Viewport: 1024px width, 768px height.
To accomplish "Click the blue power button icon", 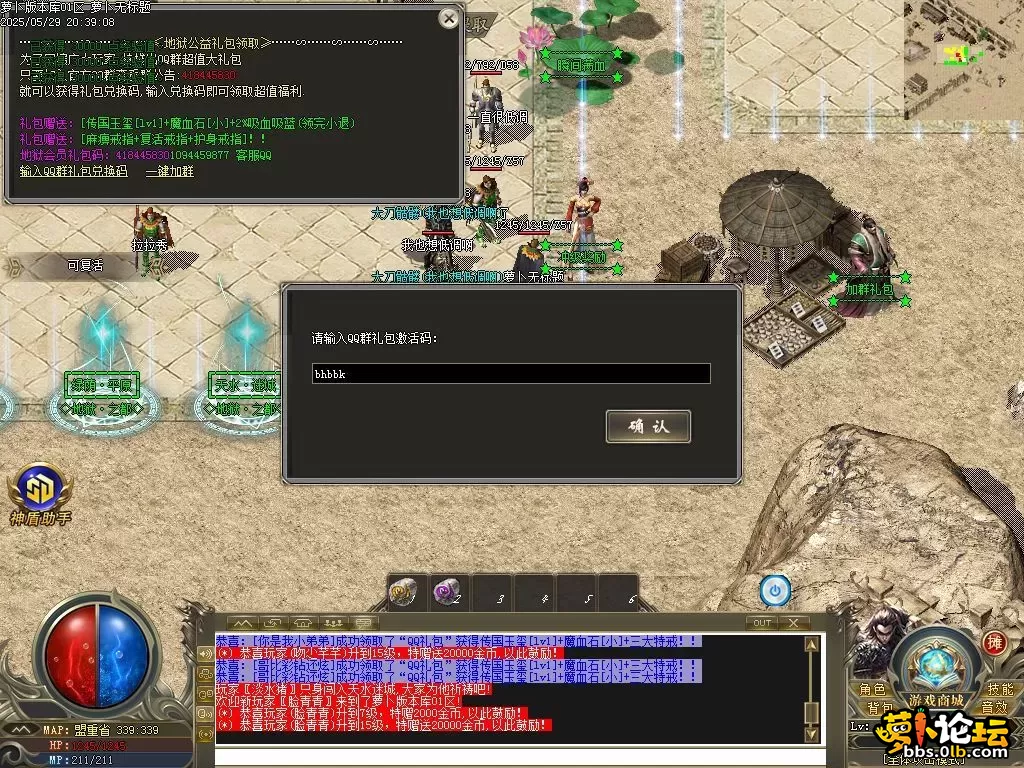I will click(x=774, y=591).
